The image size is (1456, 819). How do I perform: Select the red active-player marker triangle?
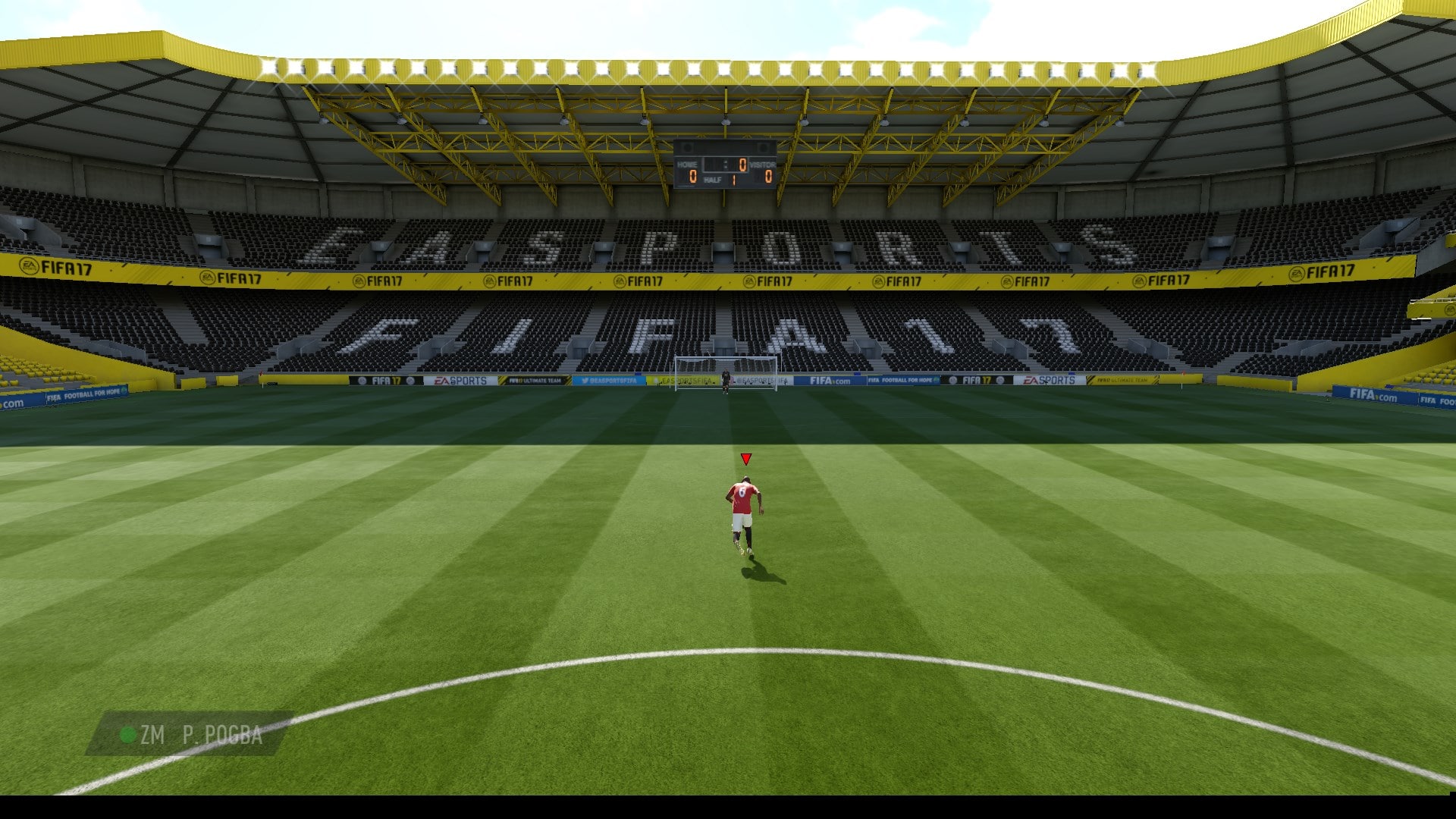(x=746, y=459)
